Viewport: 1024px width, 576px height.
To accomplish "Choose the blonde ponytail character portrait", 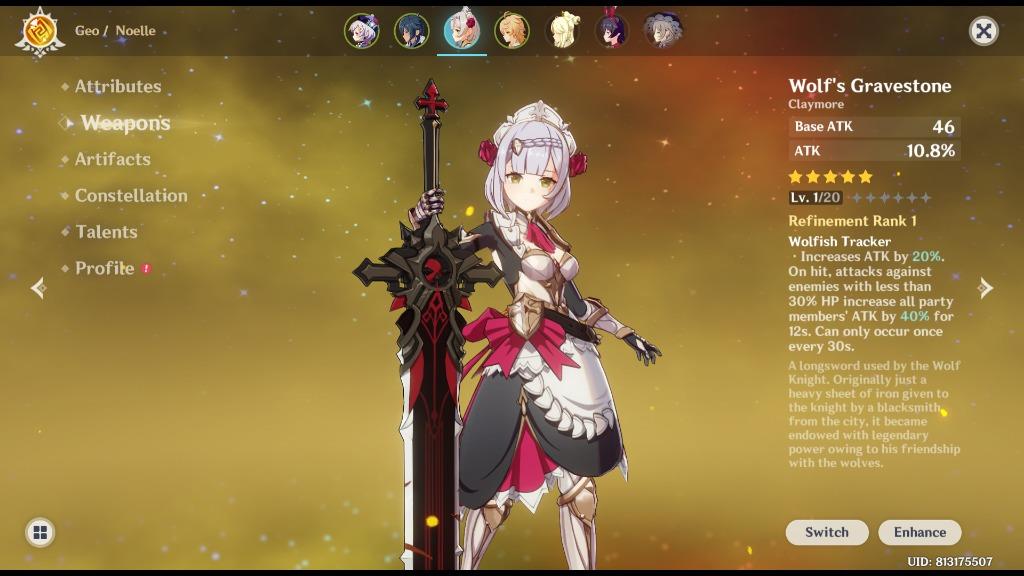I will (x=561, y=31).
